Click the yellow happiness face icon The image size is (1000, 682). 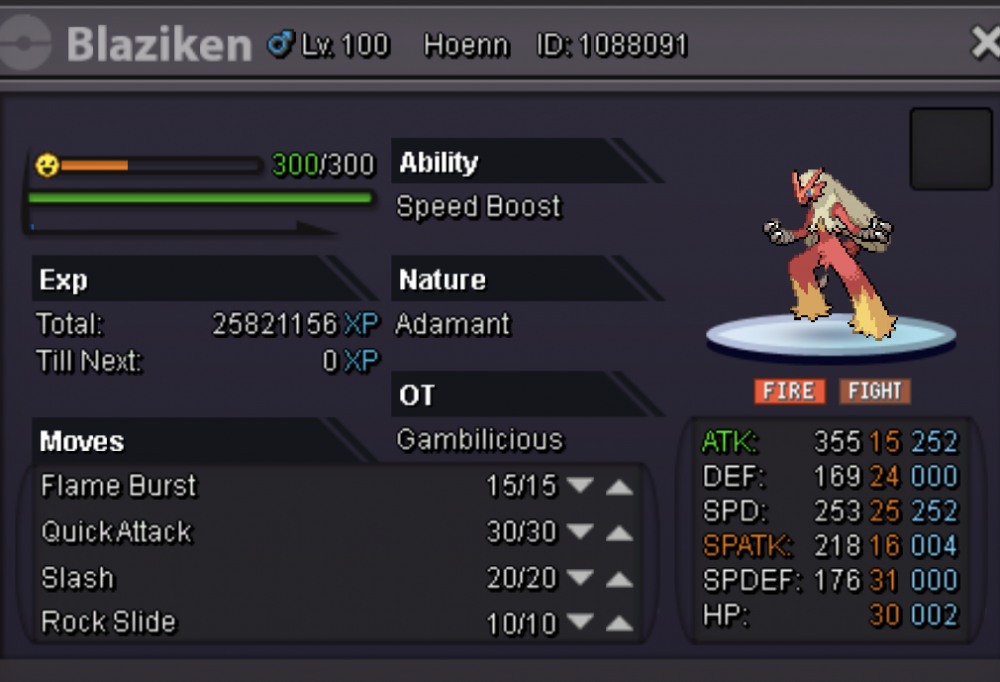coord(46,165)
